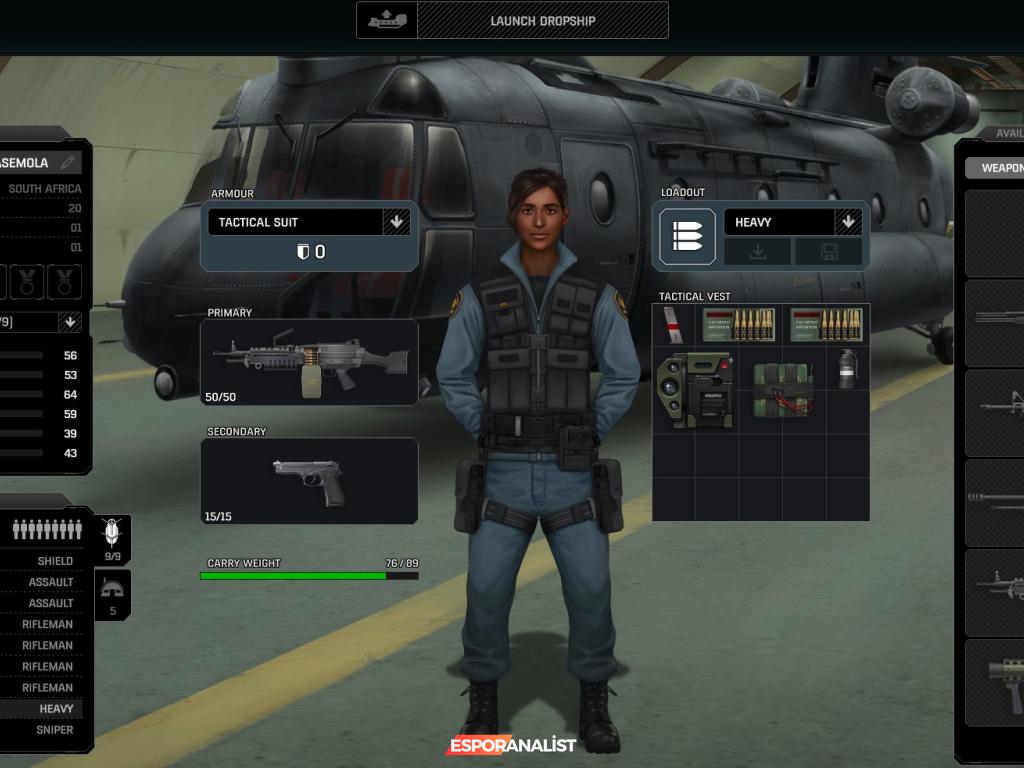The height and width of the screenshot is (768, 1024).
Task: Pick the explosive charge pack in vest
Action: pos(782,389)
